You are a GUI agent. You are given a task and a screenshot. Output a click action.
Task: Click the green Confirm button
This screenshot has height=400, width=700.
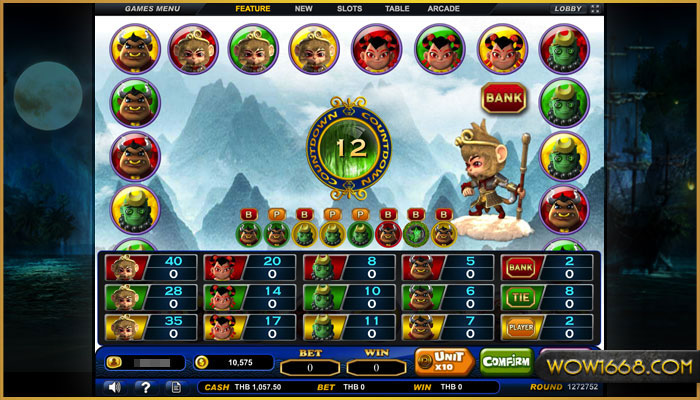506,361
